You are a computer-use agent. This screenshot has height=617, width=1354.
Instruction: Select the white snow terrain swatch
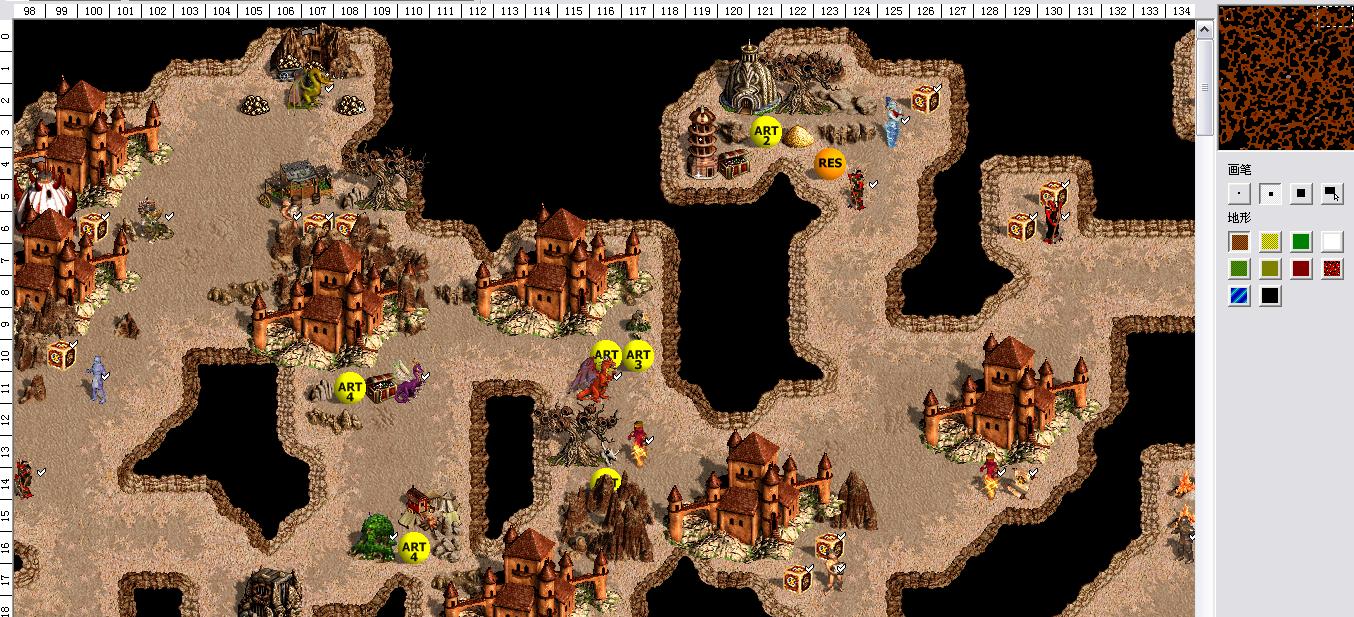click(1332, 242)
